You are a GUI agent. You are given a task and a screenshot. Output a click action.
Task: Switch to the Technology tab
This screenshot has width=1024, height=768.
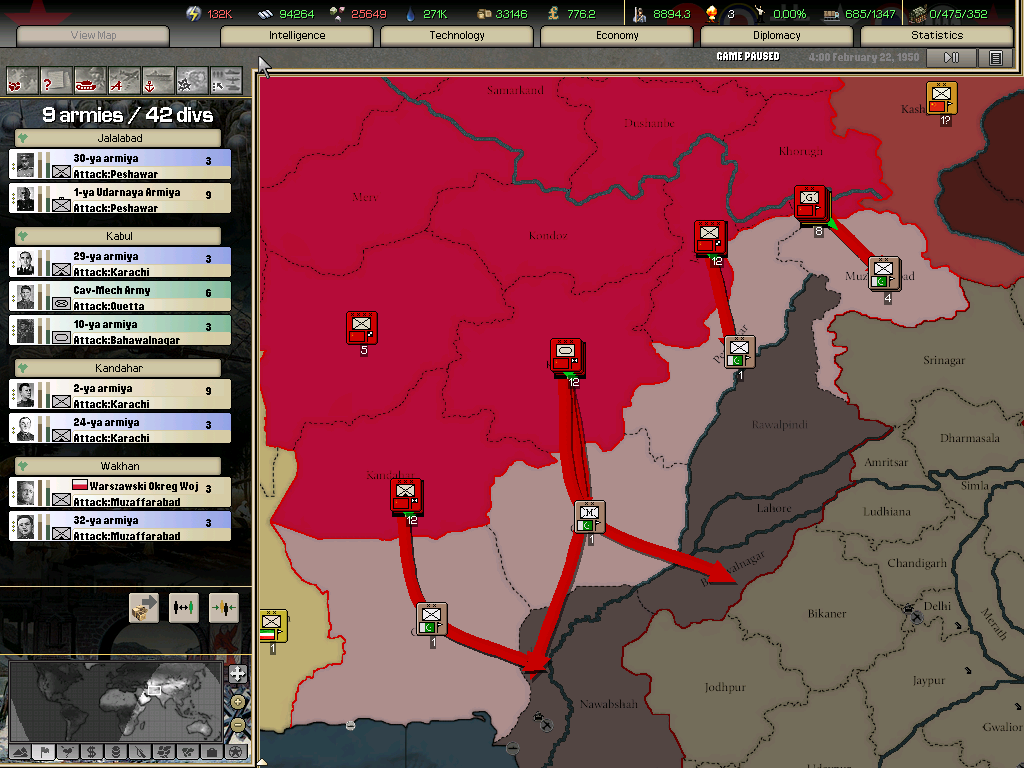coord(457,36)
